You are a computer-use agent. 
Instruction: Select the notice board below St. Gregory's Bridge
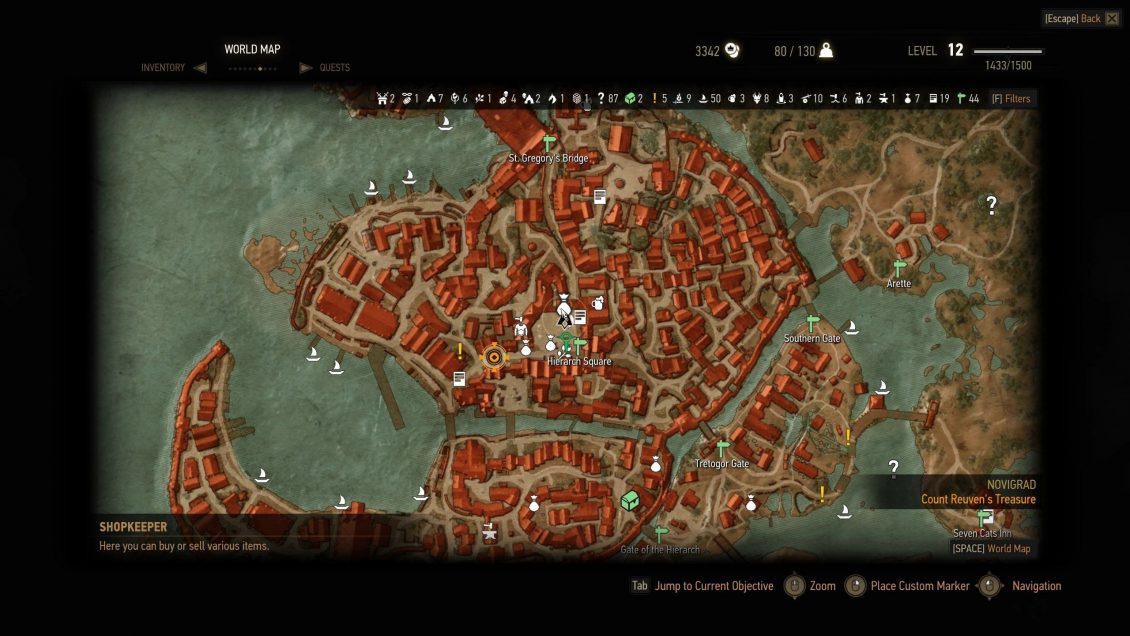(x=600, y=197)
